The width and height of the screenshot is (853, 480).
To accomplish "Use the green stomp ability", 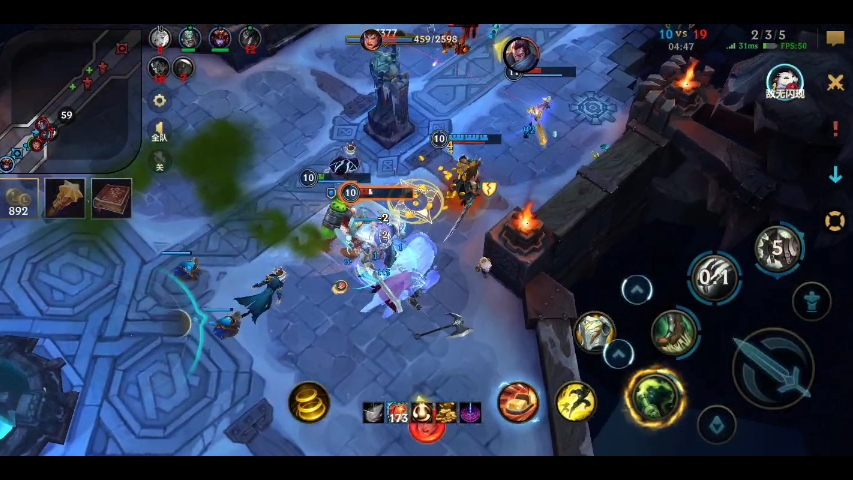I will click(673, 332).
